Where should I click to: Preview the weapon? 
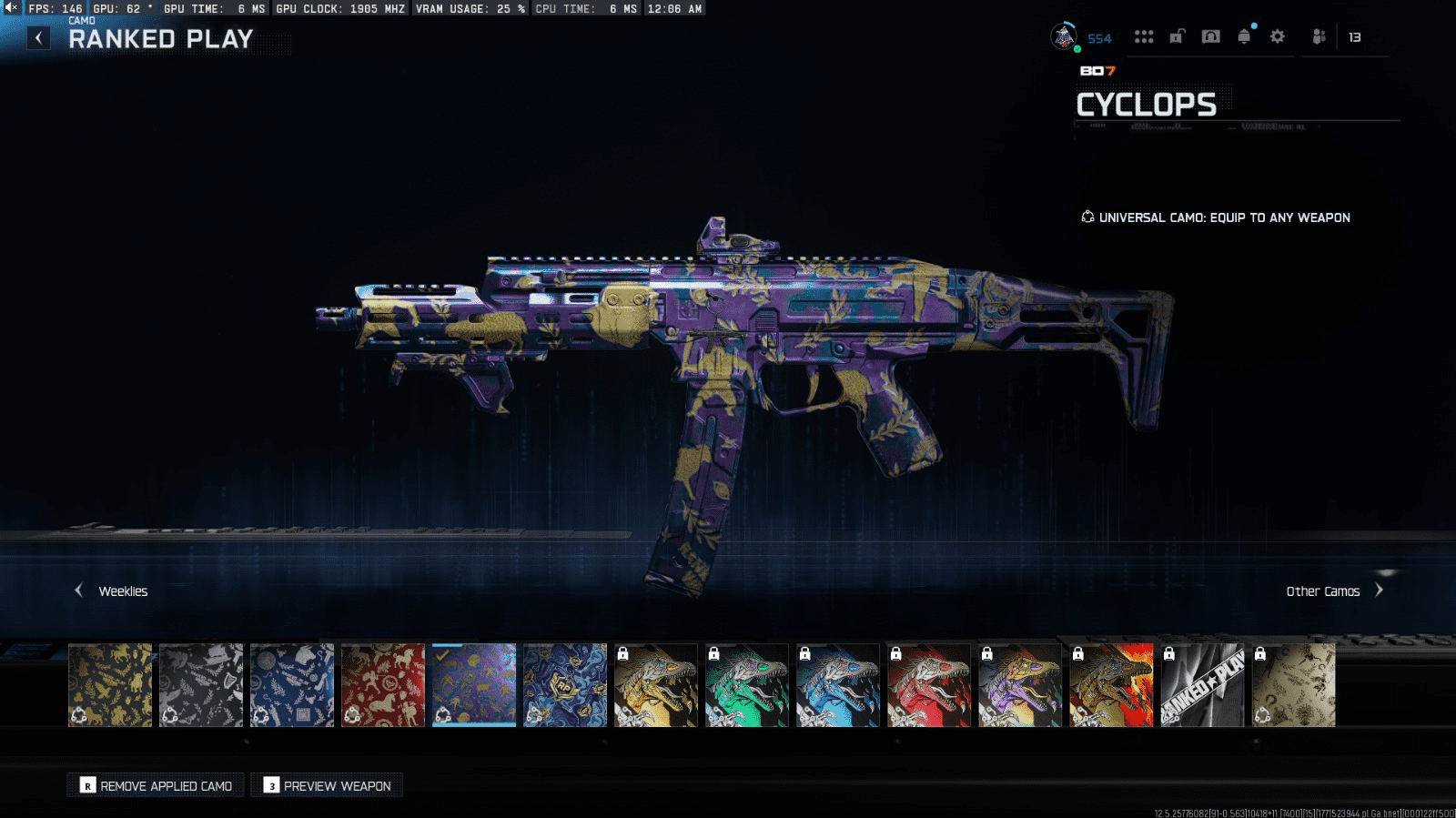point(327,785)
